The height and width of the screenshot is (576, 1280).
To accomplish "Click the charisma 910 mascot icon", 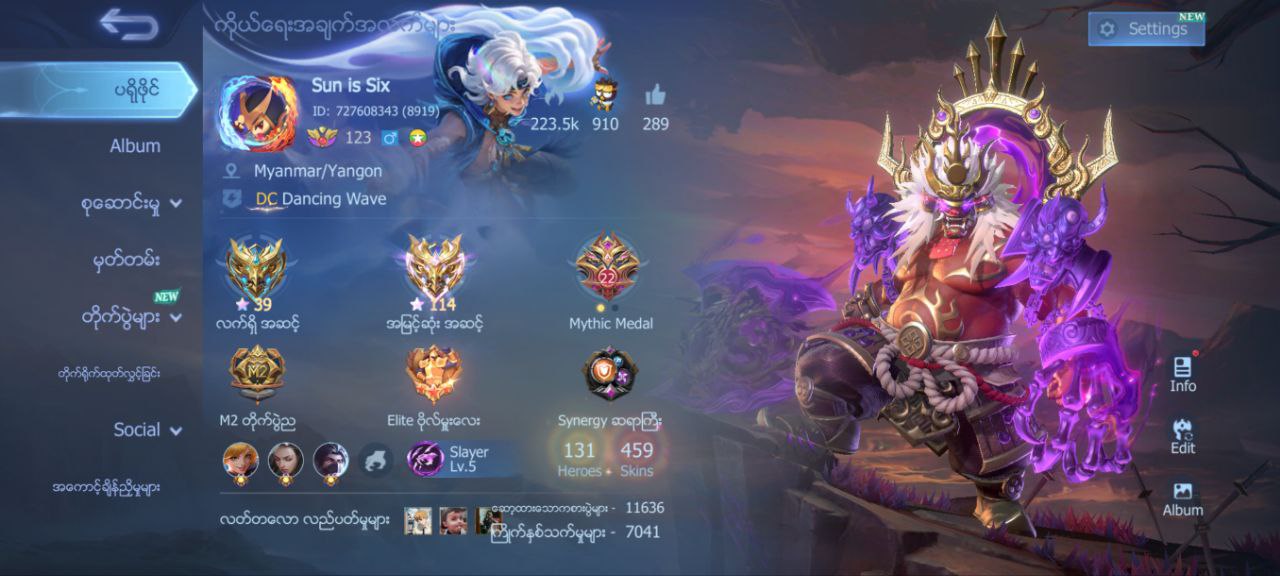I will pyautogui.click(x=603, y=96).
